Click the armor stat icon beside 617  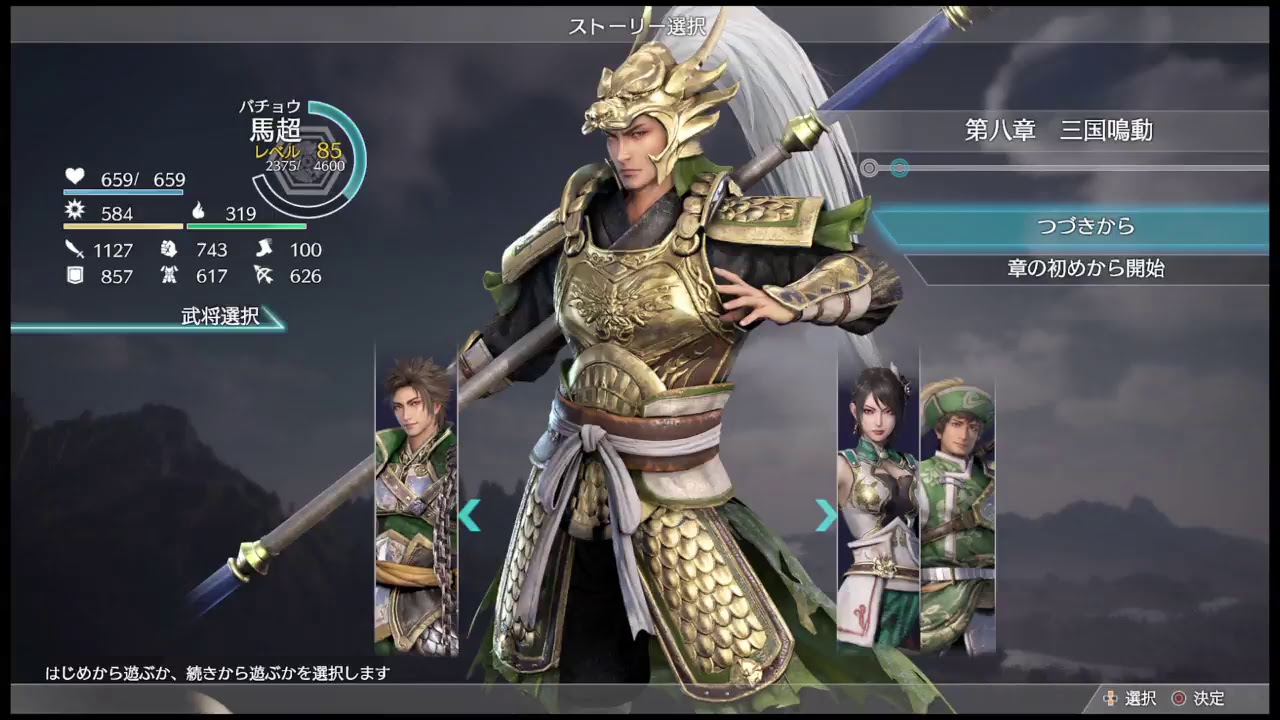(169, 276)
